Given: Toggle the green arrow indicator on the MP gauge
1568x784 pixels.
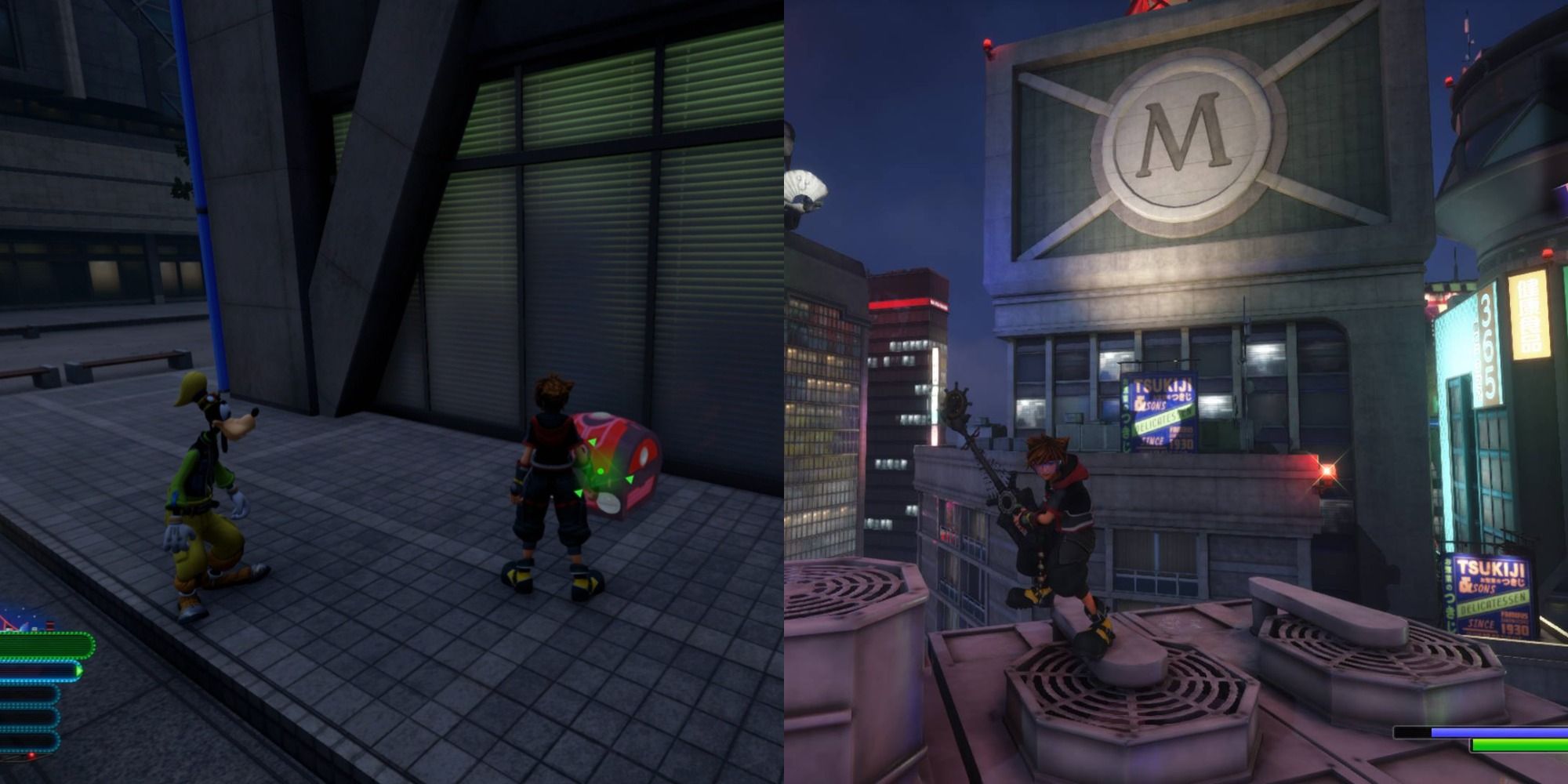Looking at the screenshot, I should 78,671.
